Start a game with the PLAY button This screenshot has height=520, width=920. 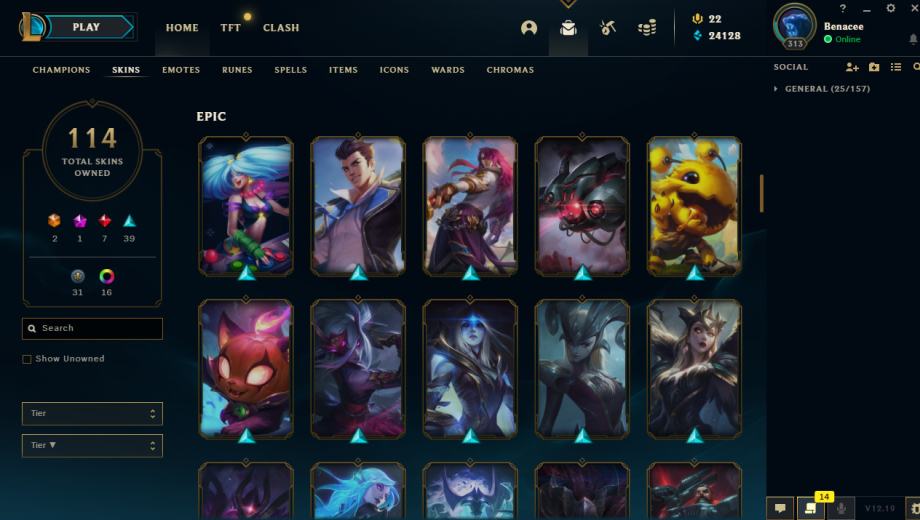tap(86, 27)
